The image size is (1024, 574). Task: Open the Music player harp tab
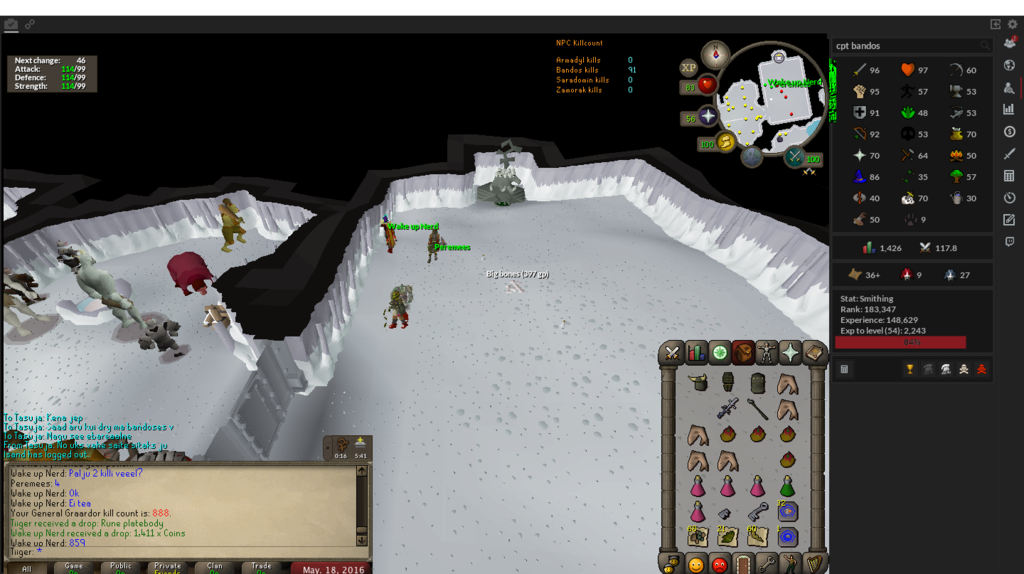814,564
